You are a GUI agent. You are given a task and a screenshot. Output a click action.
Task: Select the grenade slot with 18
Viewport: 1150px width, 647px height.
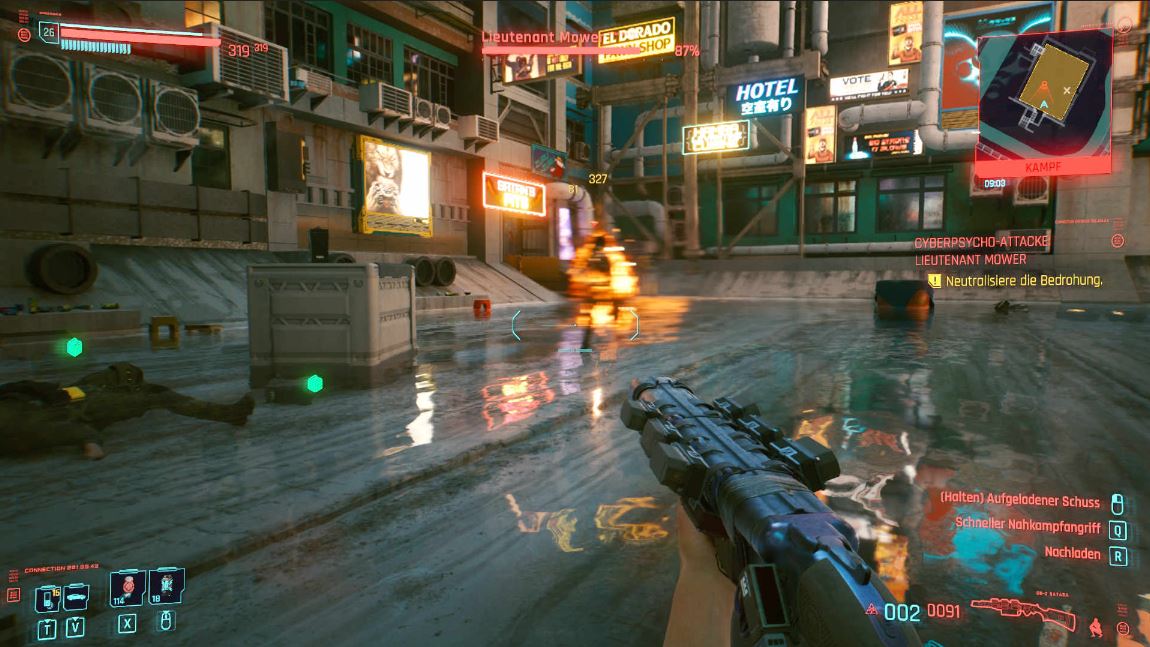pyautogui.click(x=167, y=588)
